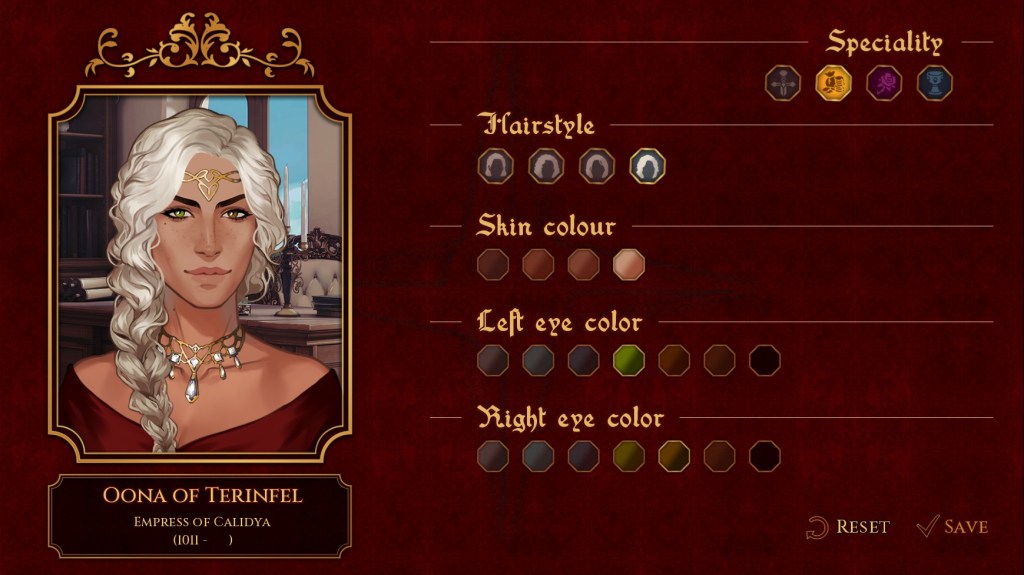Select the gold money bag speciality
Screen dimensions: 1024x575
click(833, 83)
